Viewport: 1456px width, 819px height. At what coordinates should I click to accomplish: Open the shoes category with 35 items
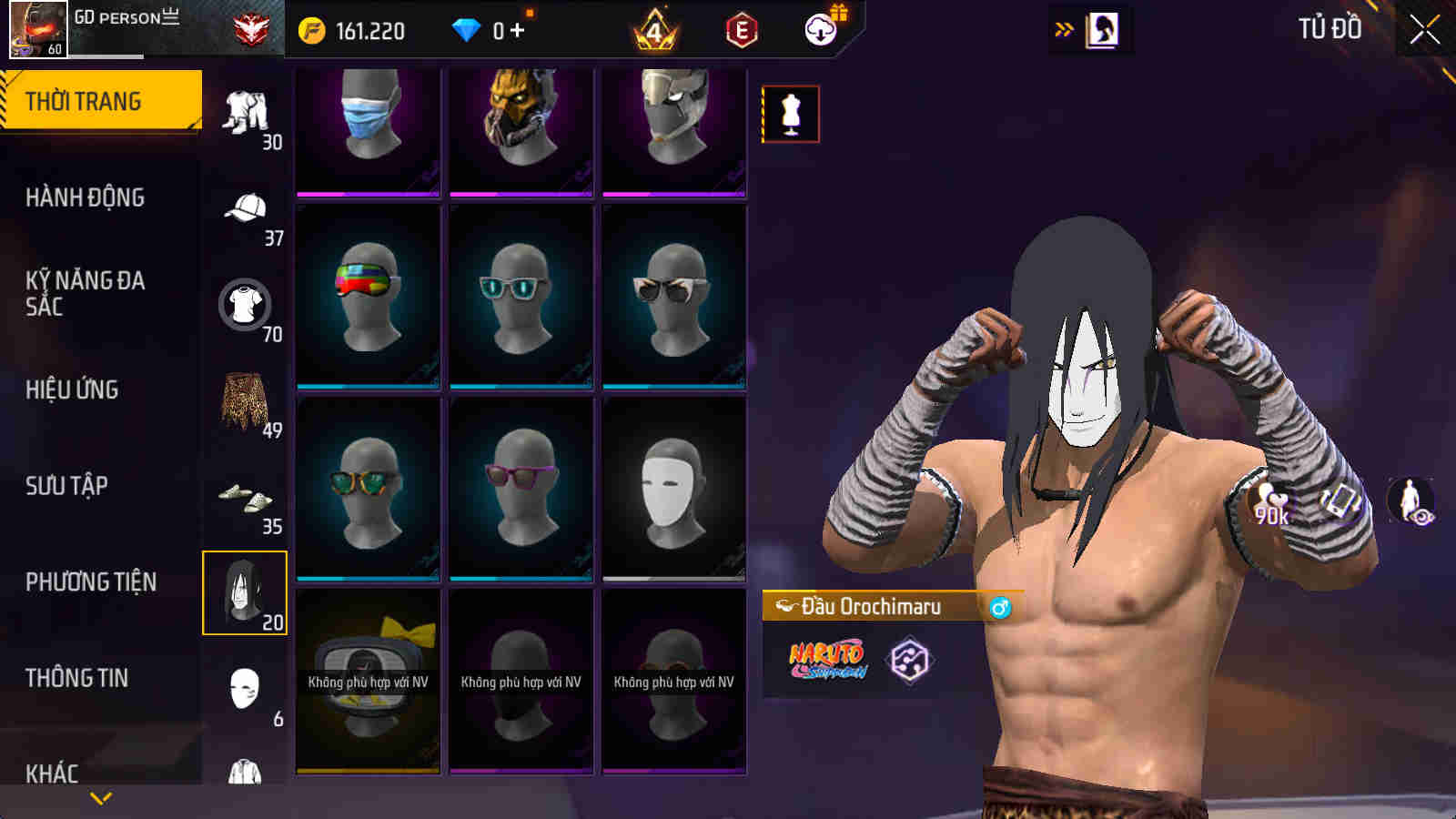244,496
